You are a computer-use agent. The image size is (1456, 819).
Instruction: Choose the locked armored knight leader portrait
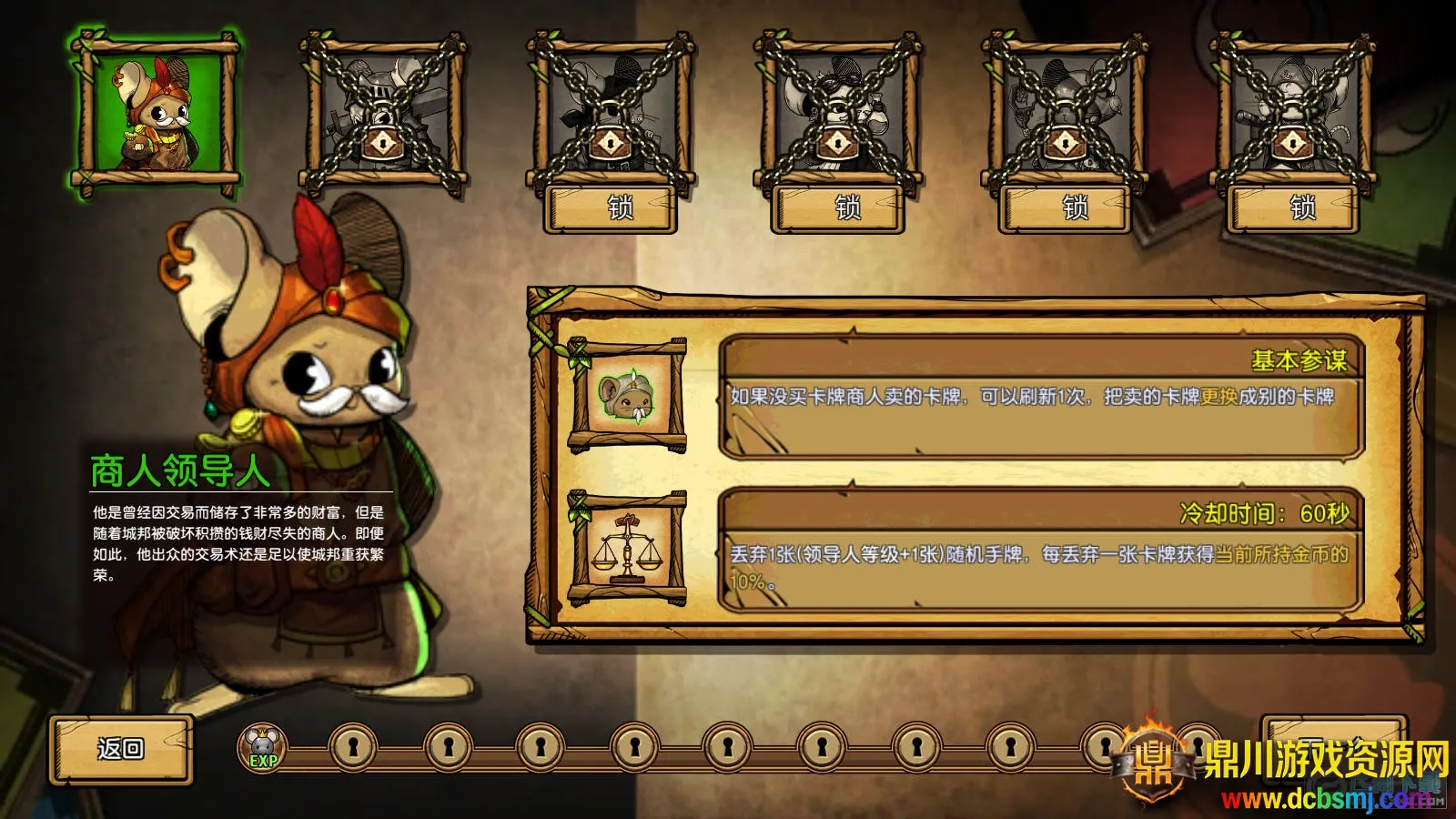[x=383, y=113]
